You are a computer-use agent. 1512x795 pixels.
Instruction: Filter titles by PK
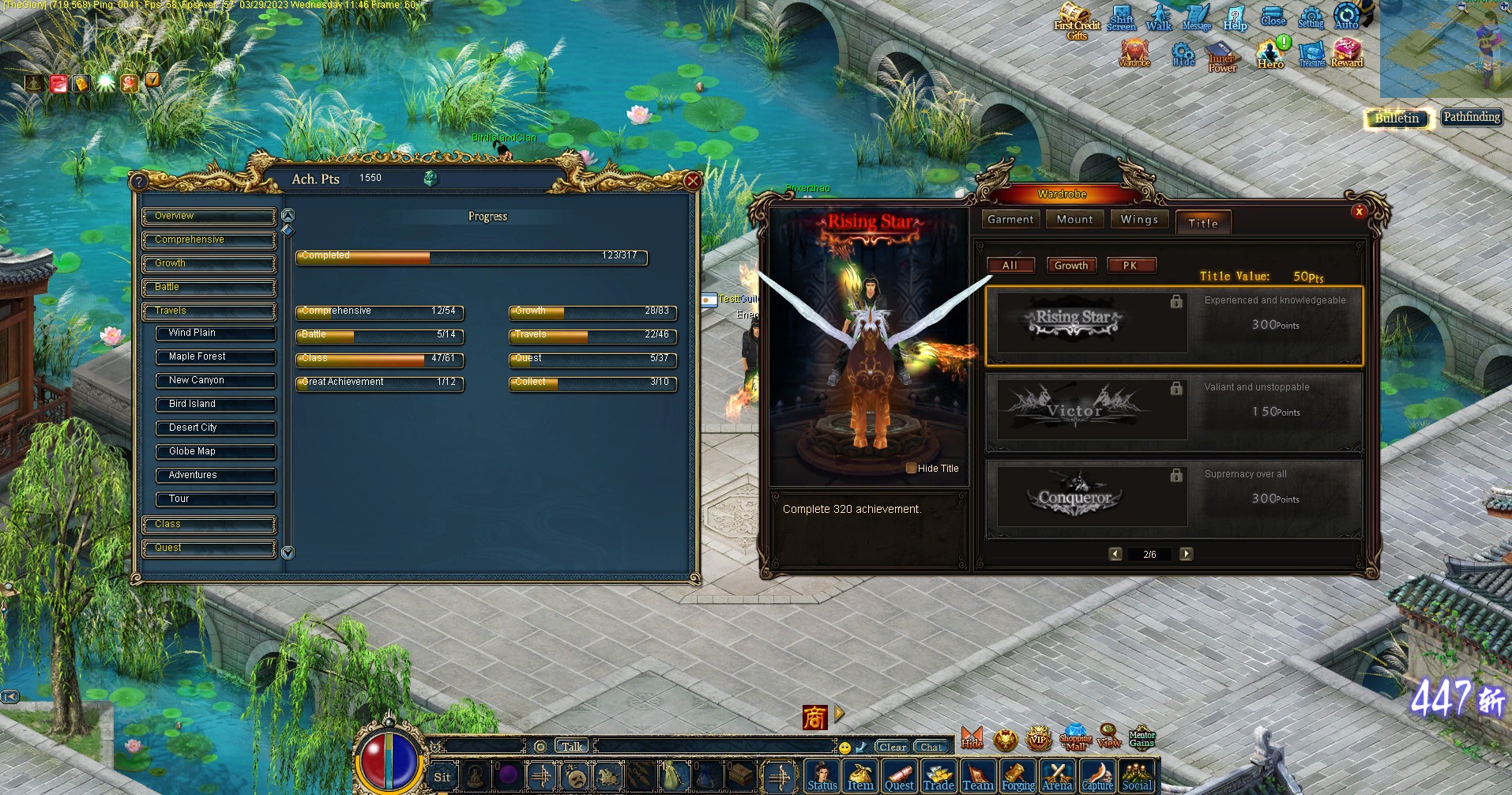[x=1130, y=266]
